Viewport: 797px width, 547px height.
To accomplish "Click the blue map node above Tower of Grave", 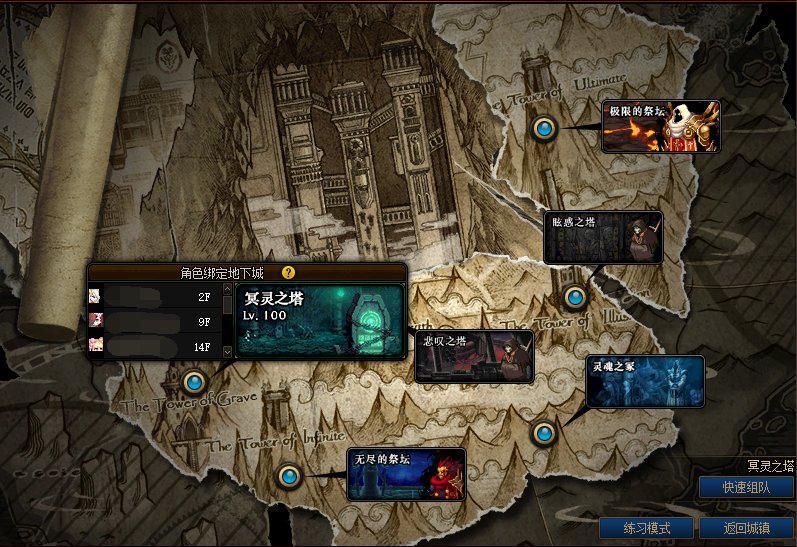I will coord(194,381).
